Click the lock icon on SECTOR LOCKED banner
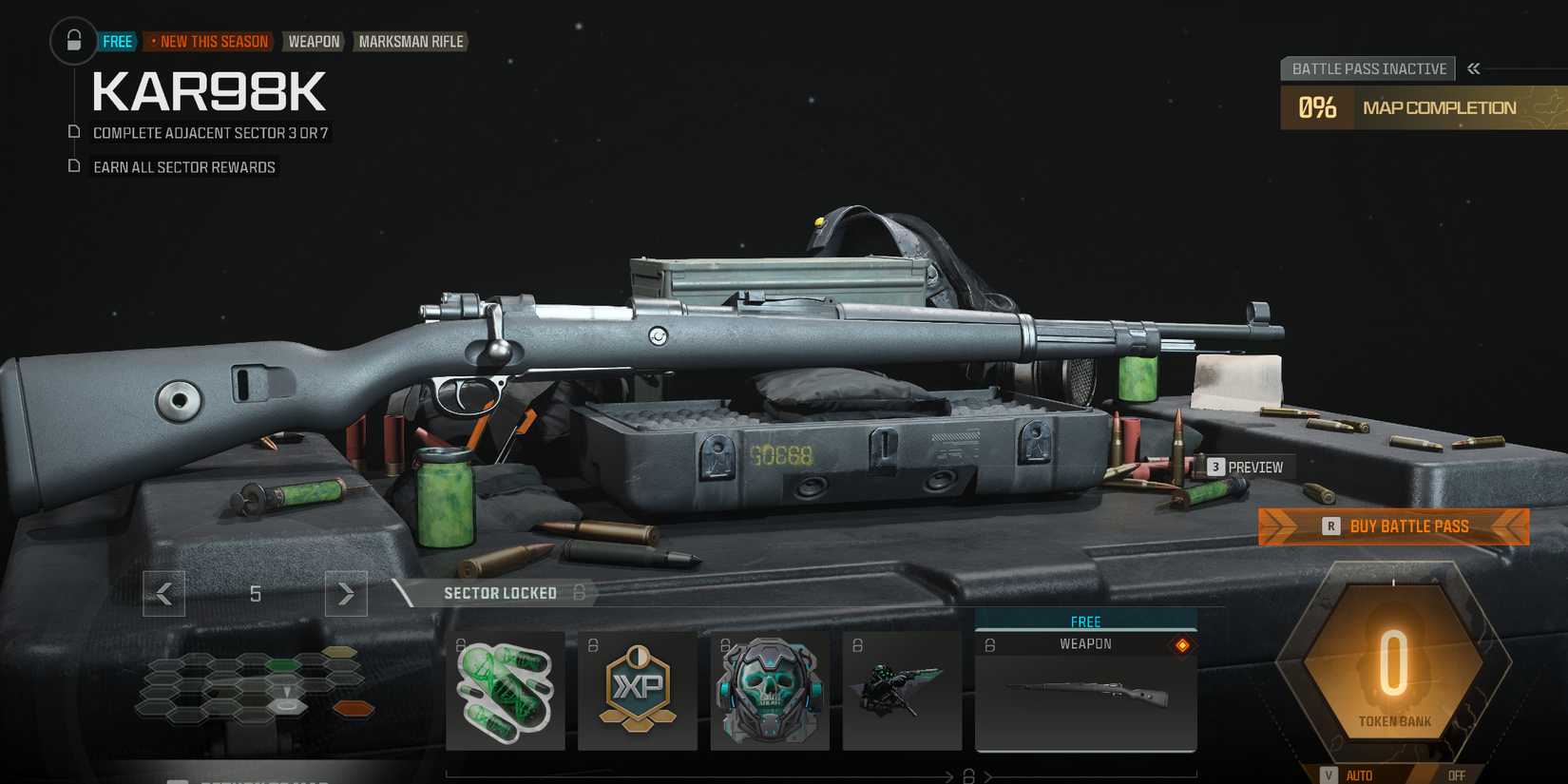Screen dimensions: 1568x784 tap(580, 593)
